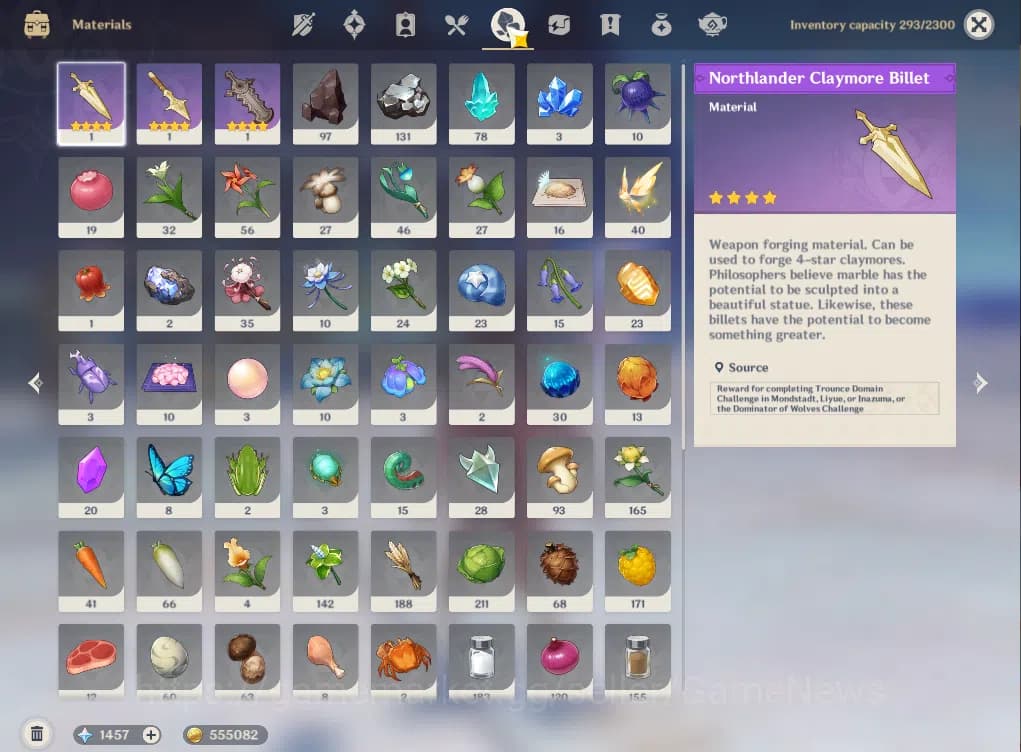
Task: Select the iron chunk stack of 97
Action: (325, 103)
